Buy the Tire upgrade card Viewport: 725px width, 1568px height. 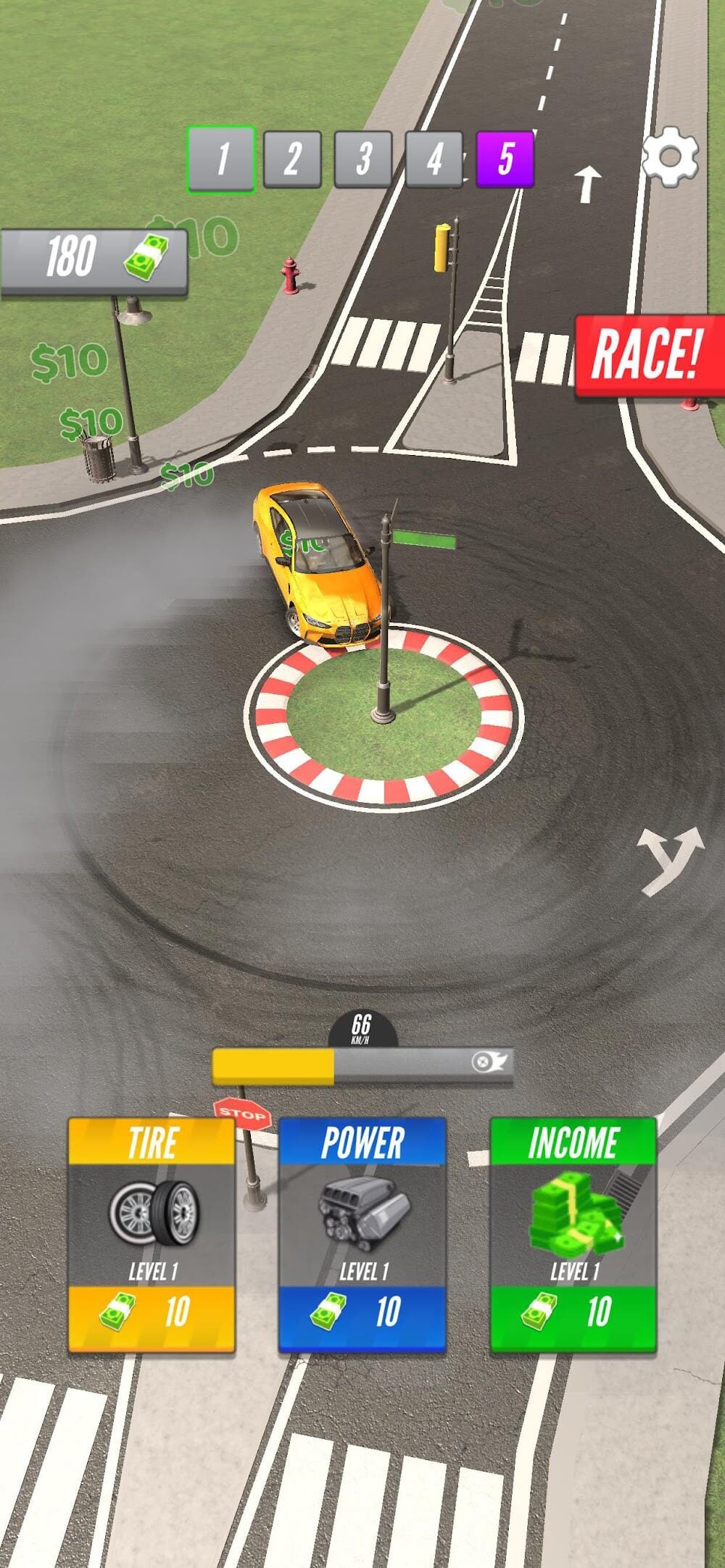152,1235
